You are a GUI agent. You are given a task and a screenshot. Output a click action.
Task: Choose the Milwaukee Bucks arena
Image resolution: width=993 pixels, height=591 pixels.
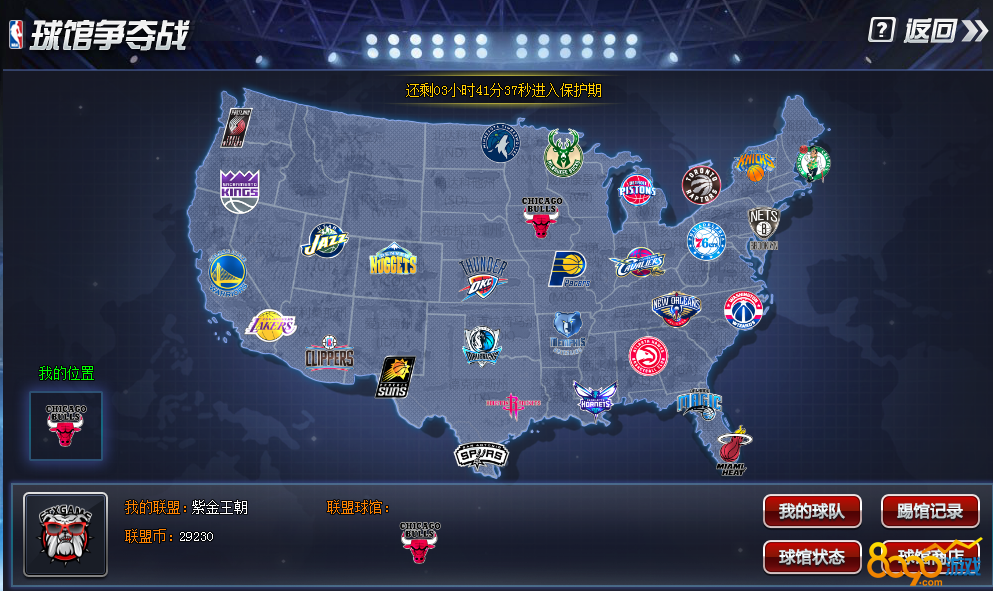(x=563, y=153)
